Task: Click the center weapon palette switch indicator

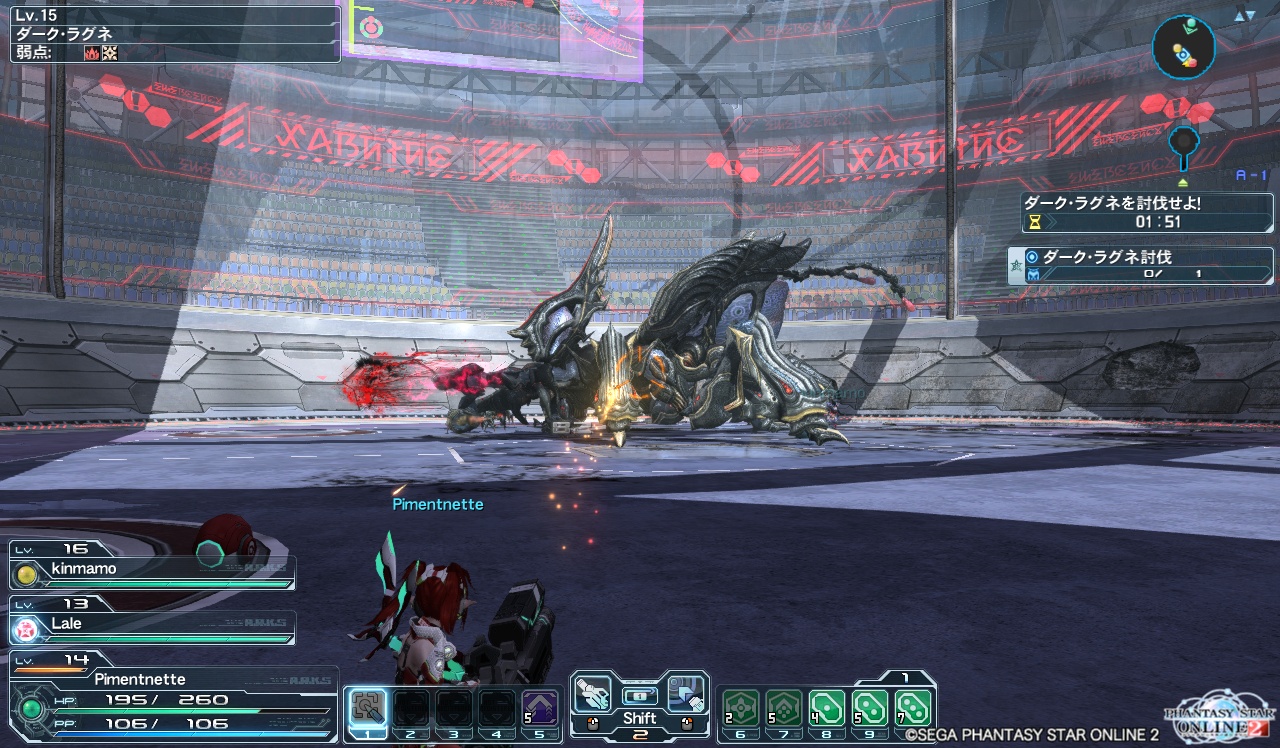Action: point(639,695)
